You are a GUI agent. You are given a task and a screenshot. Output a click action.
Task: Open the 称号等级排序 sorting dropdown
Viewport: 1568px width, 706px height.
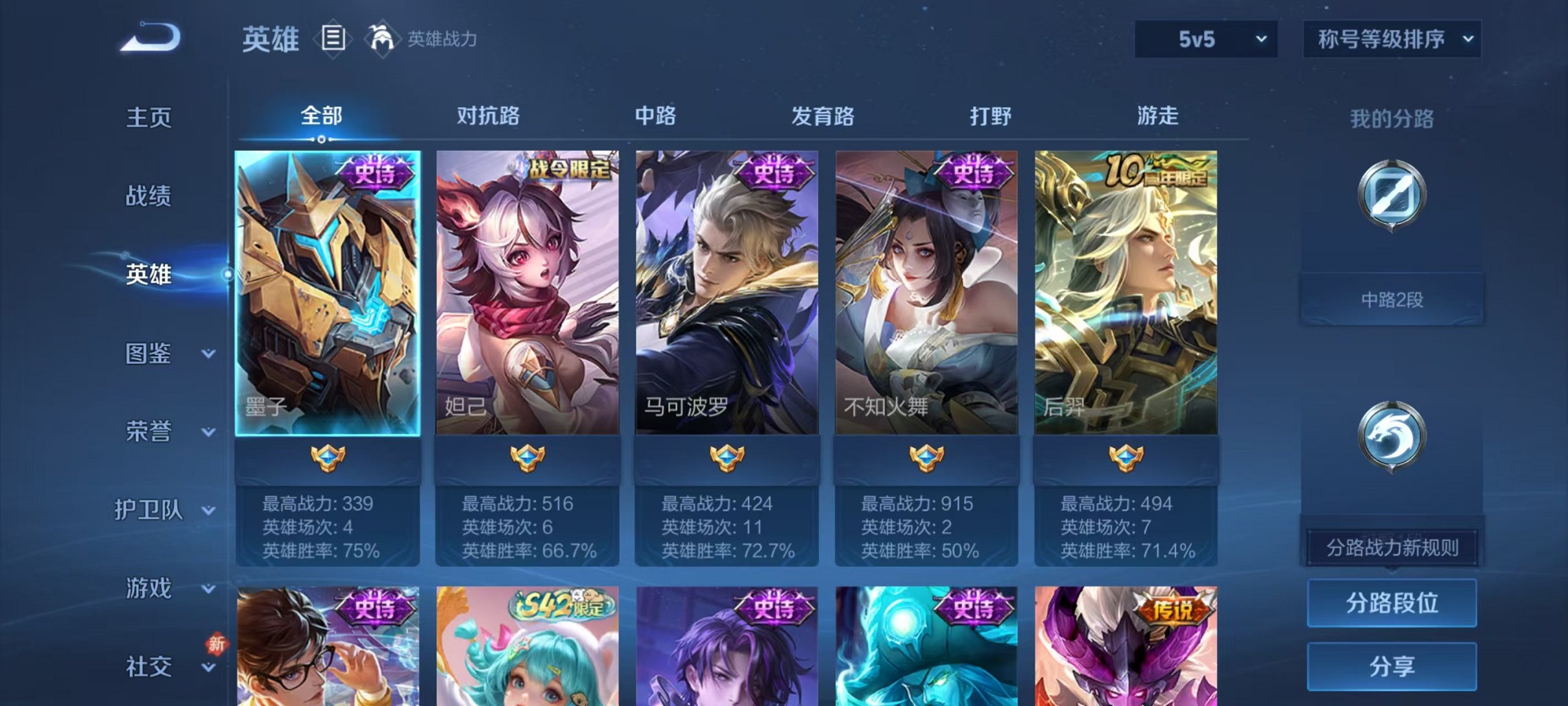[x=1390, y=39]
